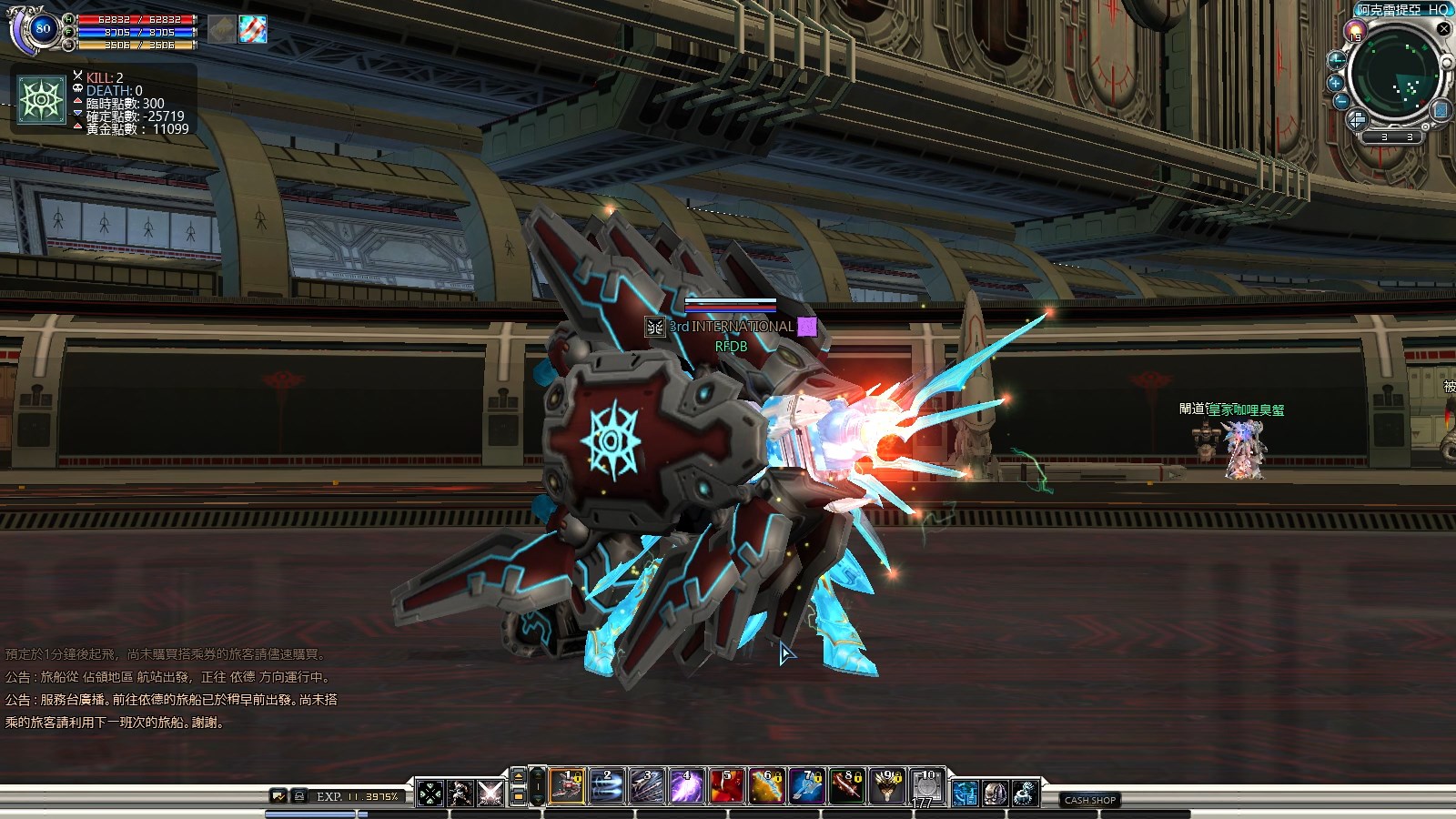
Task: Click the red-white striped buff icon
Action: [253, 29]
